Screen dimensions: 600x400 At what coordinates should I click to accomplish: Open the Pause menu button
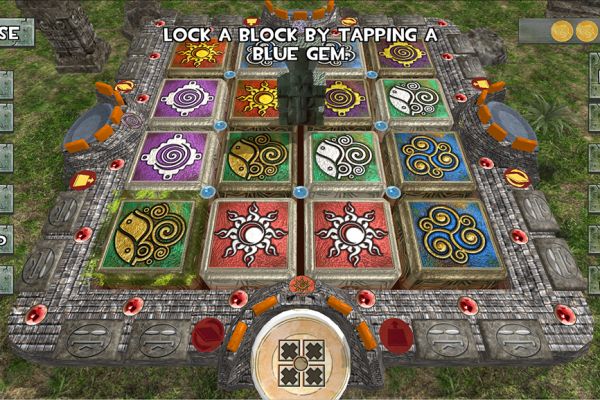[x=15, y=33]
